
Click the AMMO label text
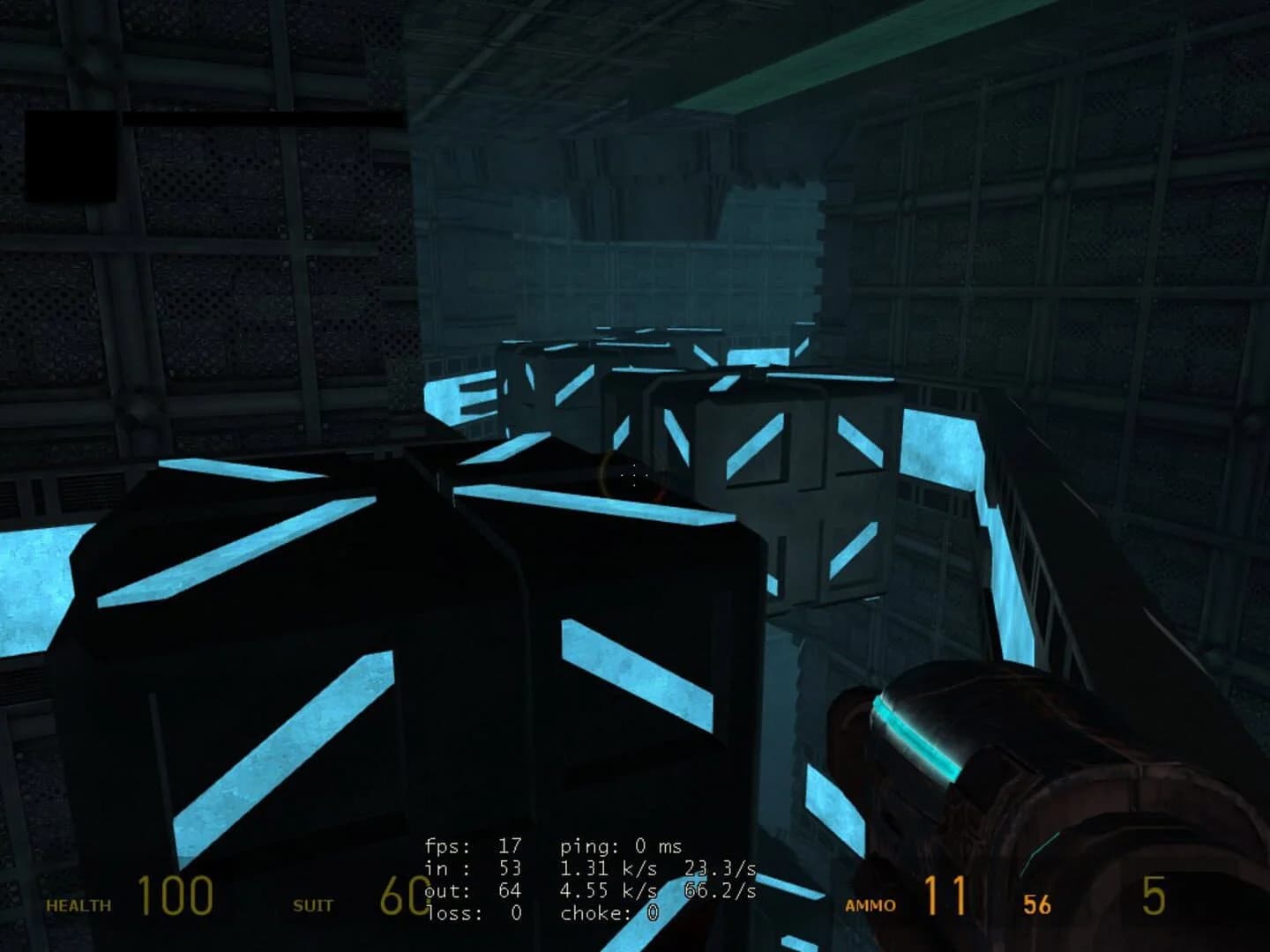pos(869,904)
